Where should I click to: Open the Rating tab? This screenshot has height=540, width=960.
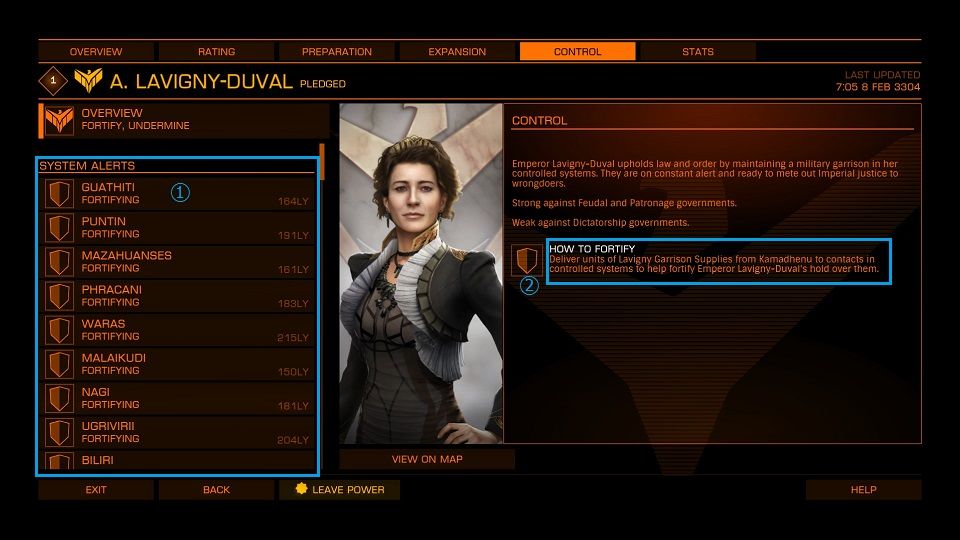216,52
